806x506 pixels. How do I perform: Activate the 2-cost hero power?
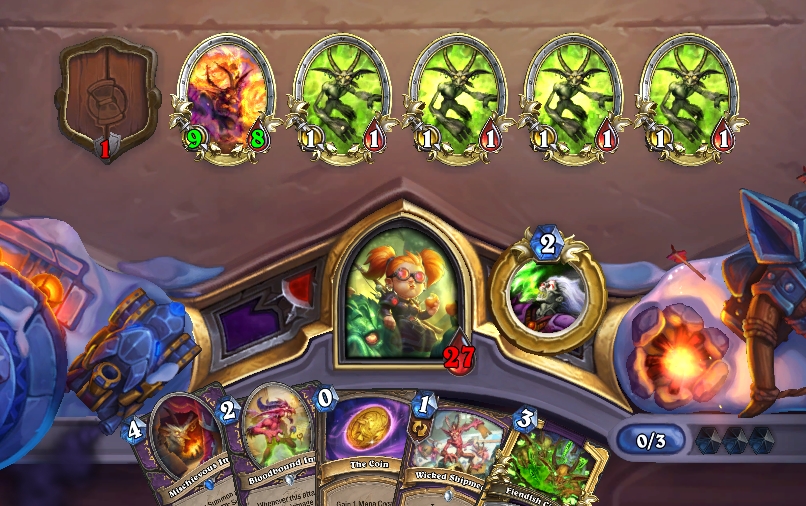click(x=547, y=297)
